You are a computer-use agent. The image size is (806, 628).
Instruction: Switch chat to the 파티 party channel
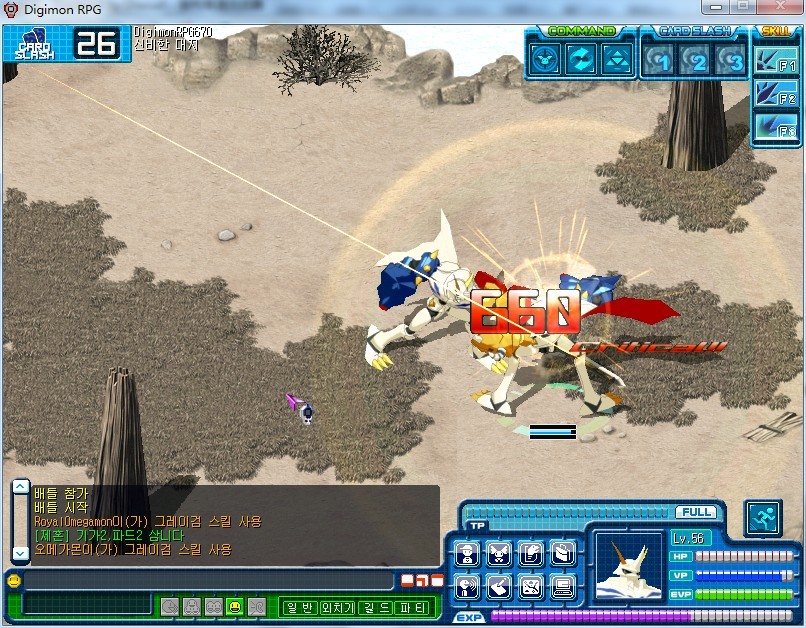tap(410, 606)
